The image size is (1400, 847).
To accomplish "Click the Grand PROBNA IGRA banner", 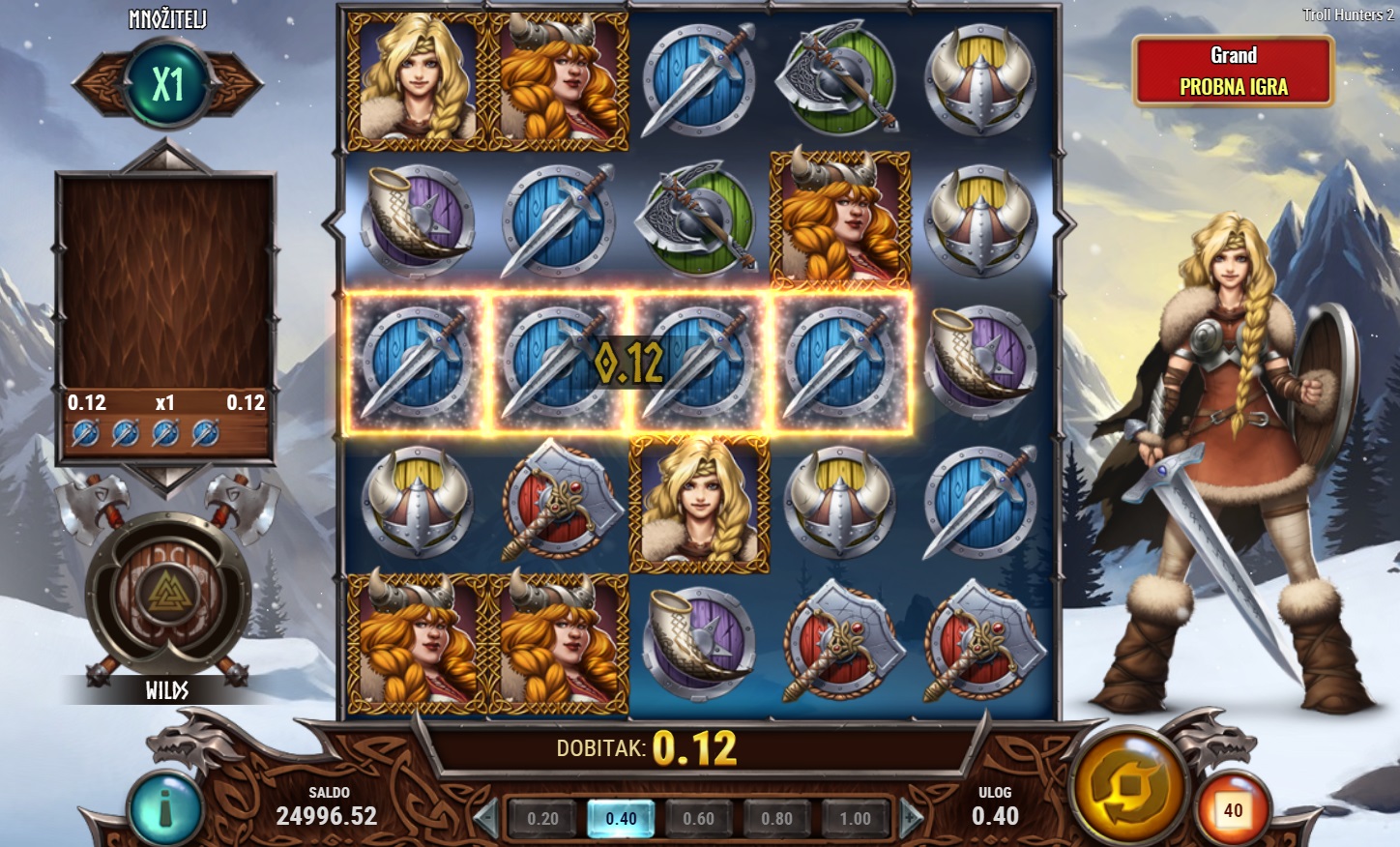I will 1233,71.
